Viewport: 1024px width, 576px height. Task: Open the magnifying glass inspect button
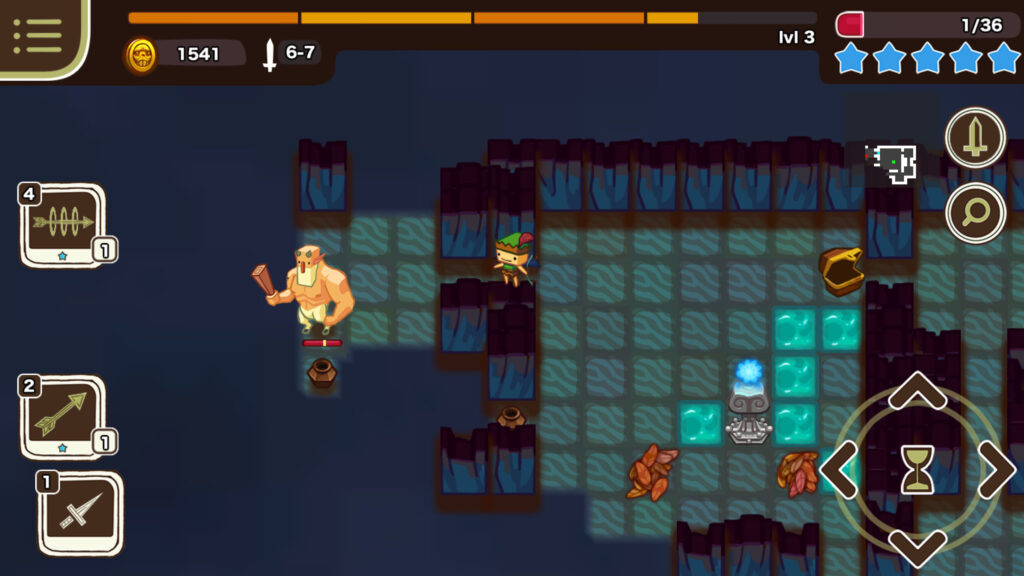click(x=975, y=212)
